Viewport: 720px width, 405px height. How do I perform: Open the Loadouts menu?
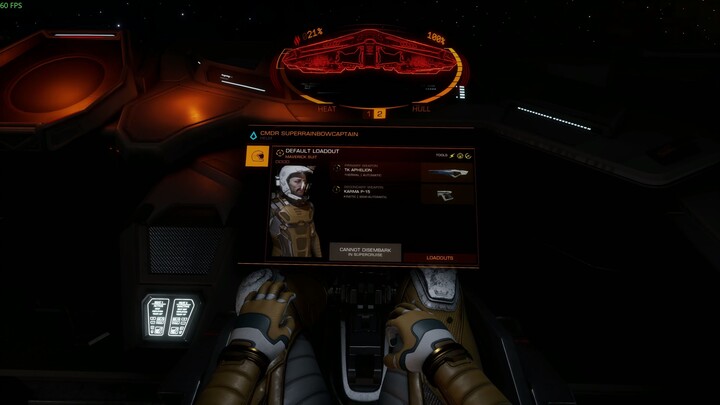(439, 258)
